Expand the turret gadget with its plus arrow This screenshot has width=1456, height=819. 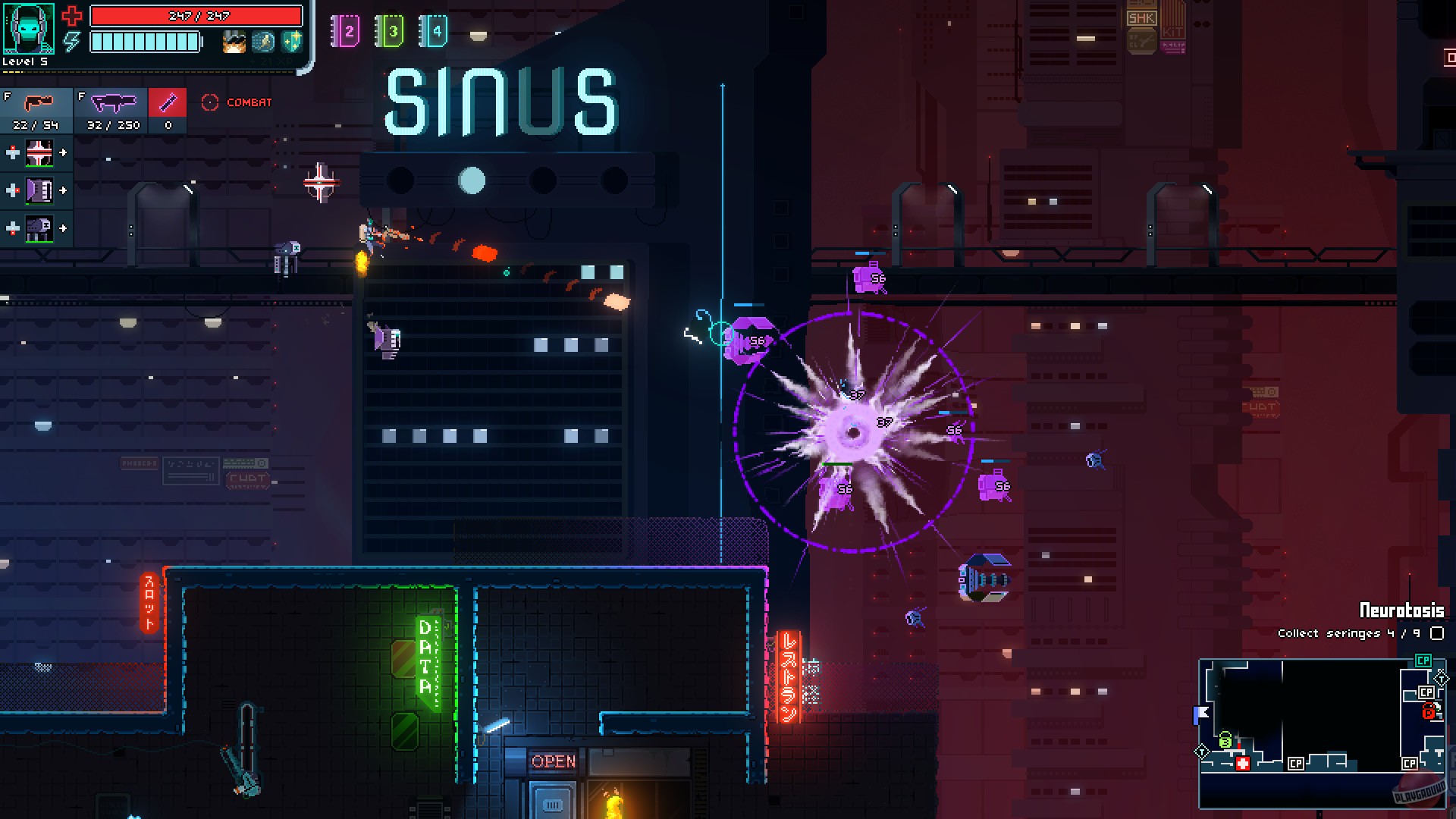tap(63, 152)
